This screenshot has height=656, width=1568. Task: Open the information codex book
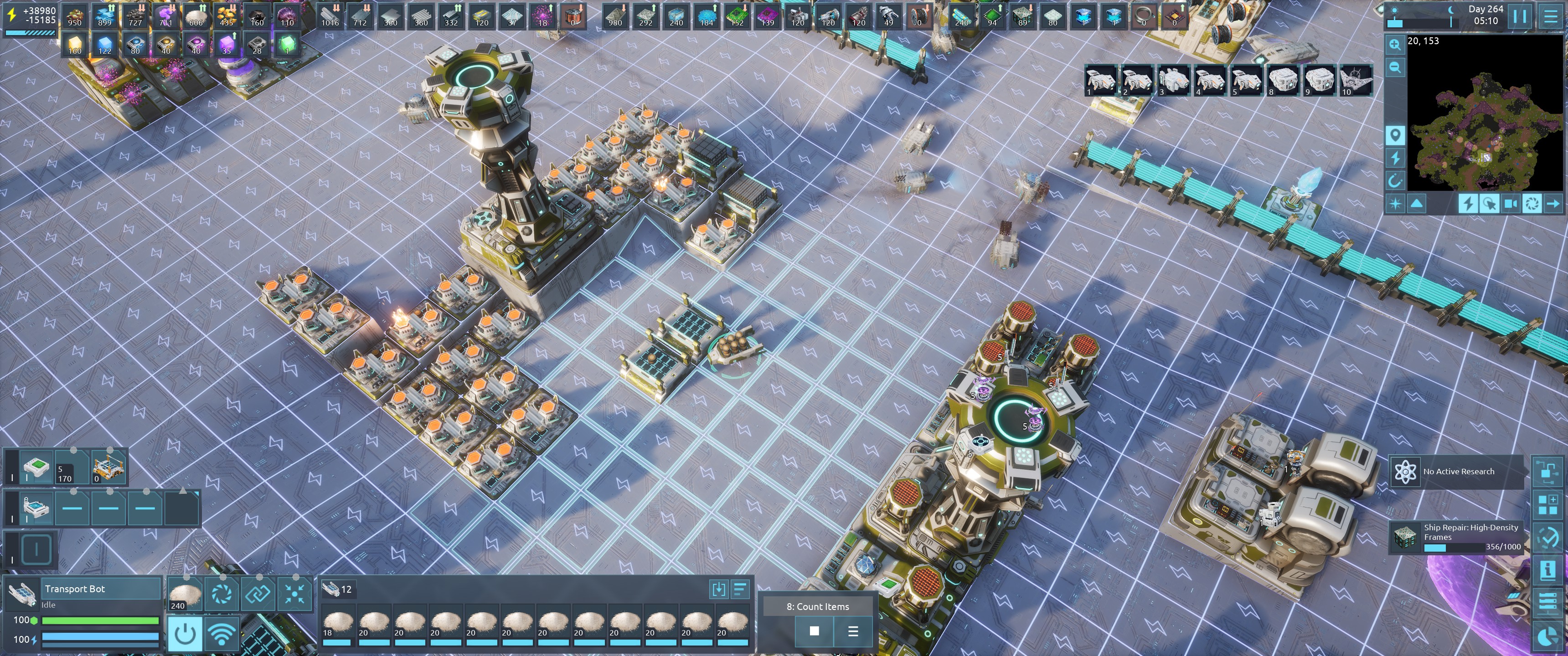pyautogui.click(x=1548, y=570)
